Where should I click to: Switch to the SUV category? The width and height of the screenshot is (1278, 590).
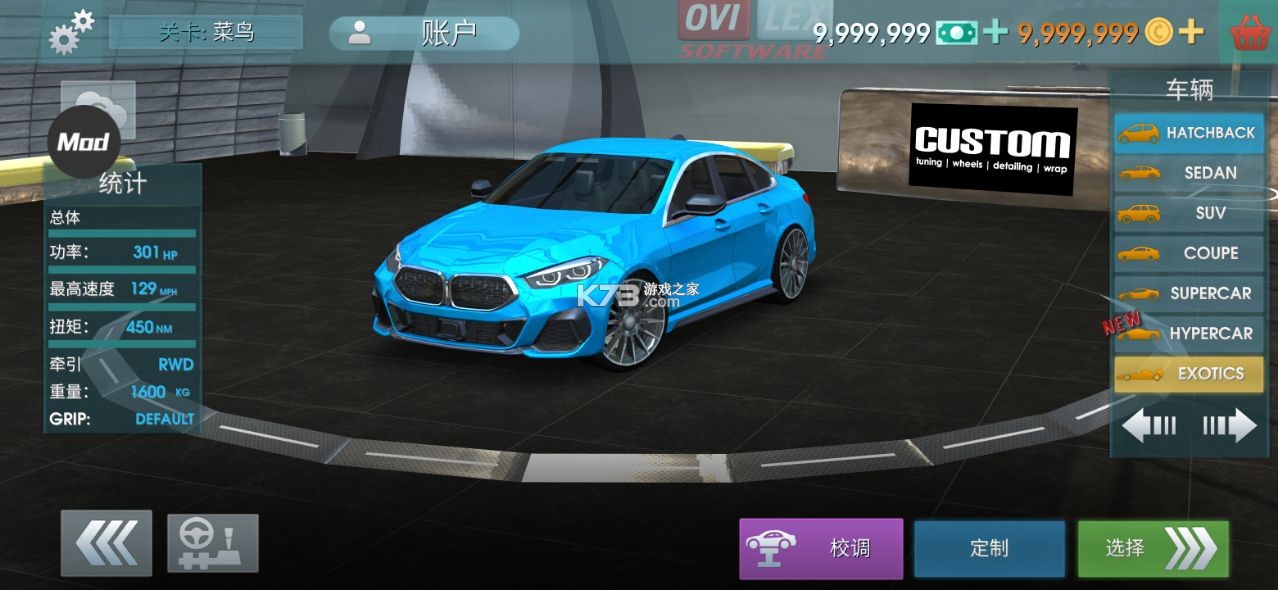point(1189,213)
